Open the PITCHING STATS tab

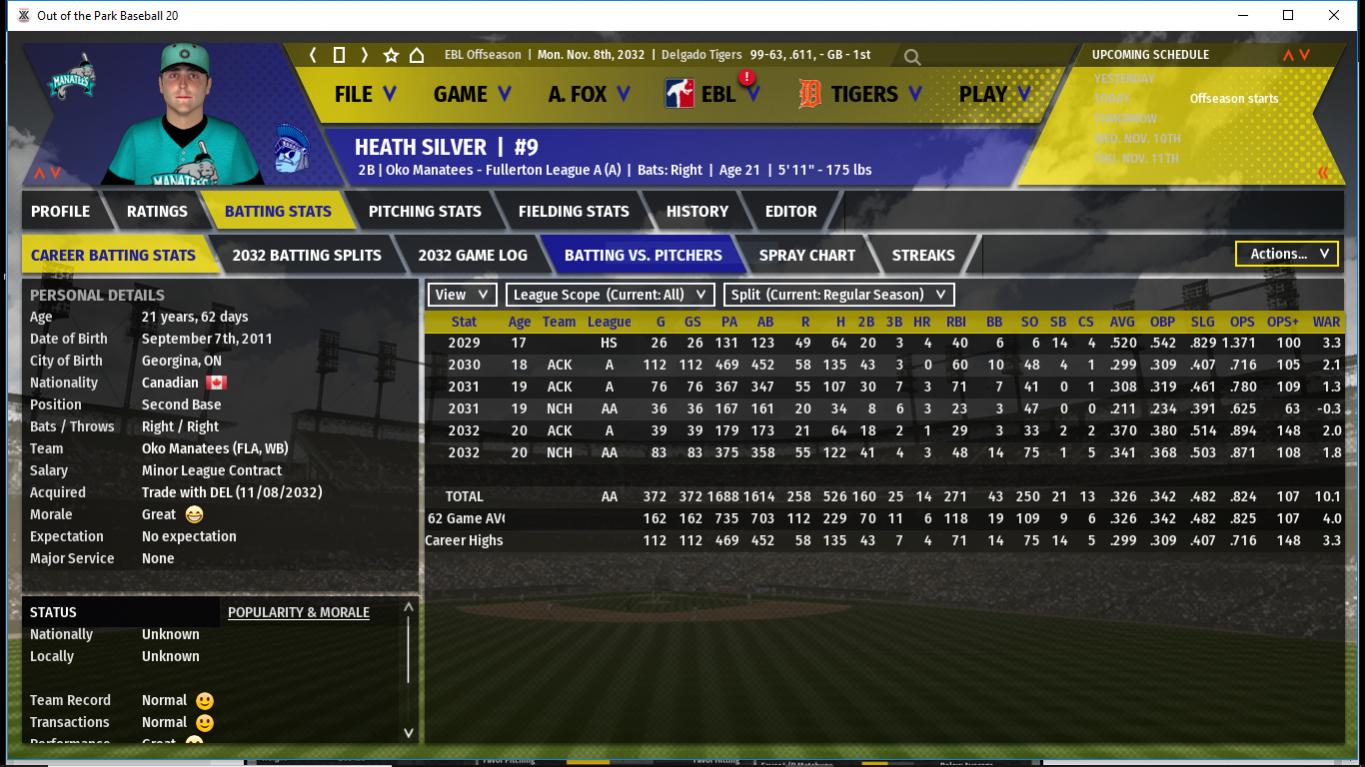pyautogui.click(x=425, y=211)
